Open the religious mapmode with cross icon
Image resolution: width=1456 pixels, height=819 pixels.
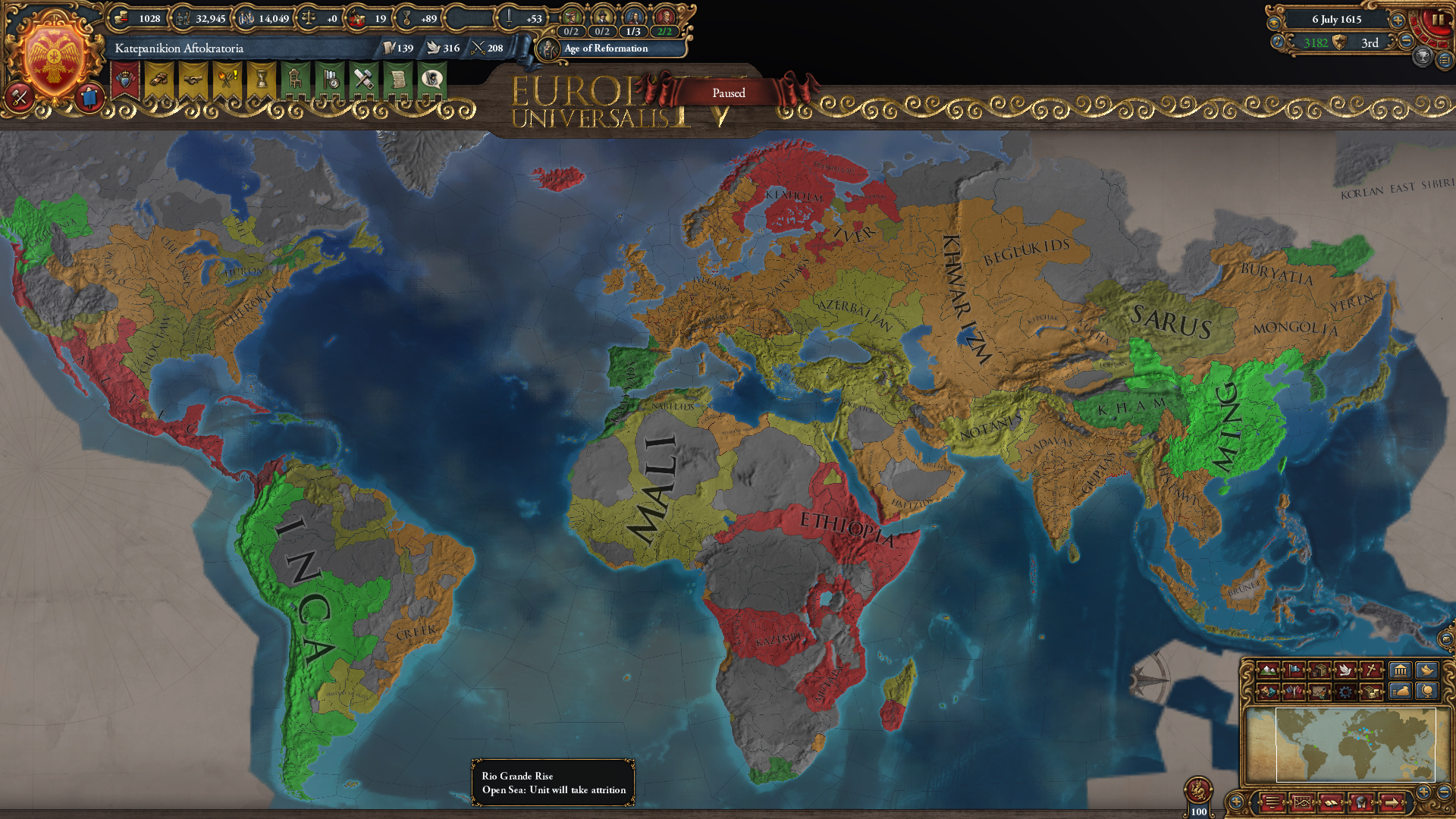tap(1371, 670)
